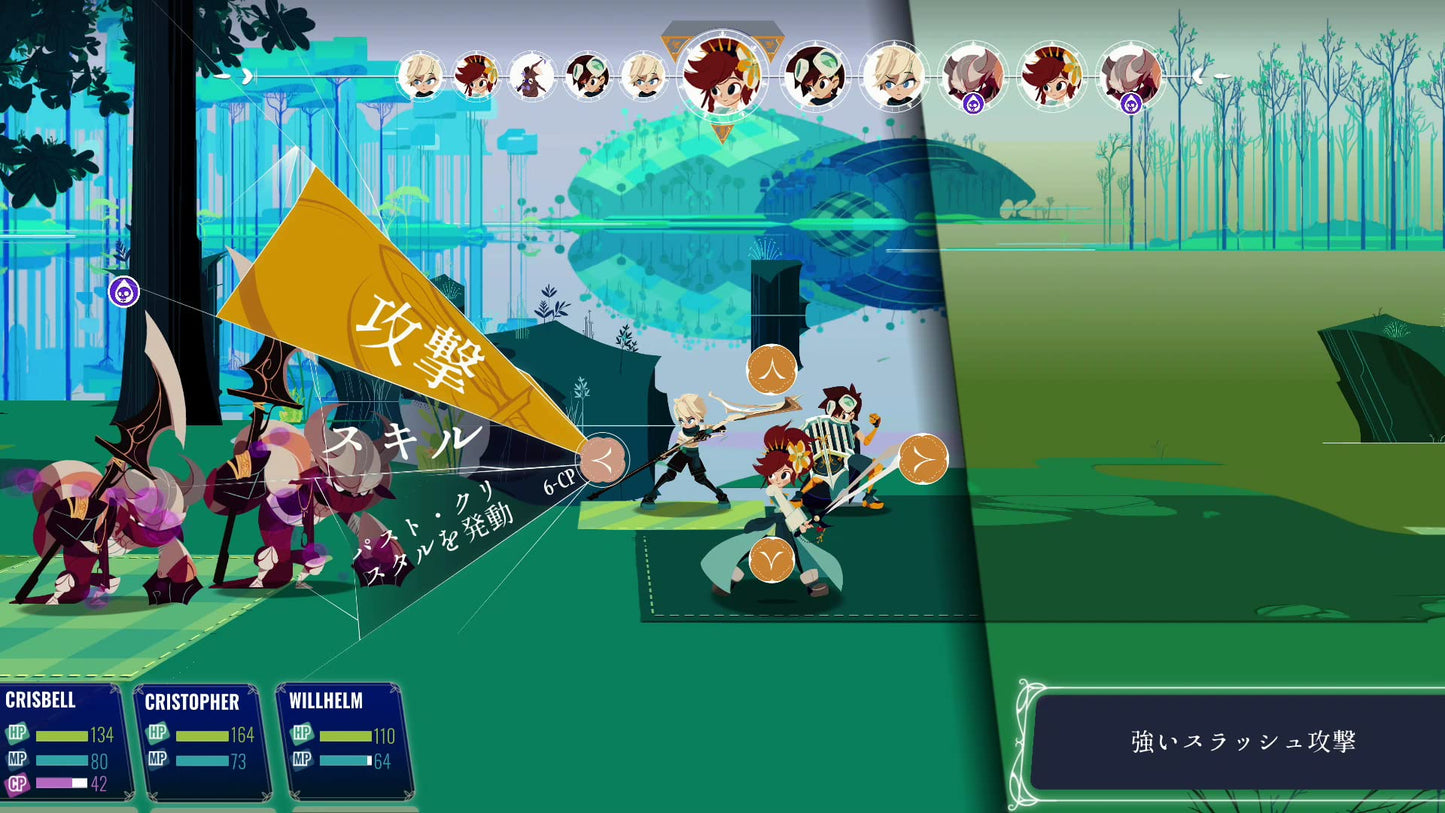The width and height of the screenshot is (1445, 813).
Task: Click the left-arrow circle beside the command menu
Action: click(603, 459)
